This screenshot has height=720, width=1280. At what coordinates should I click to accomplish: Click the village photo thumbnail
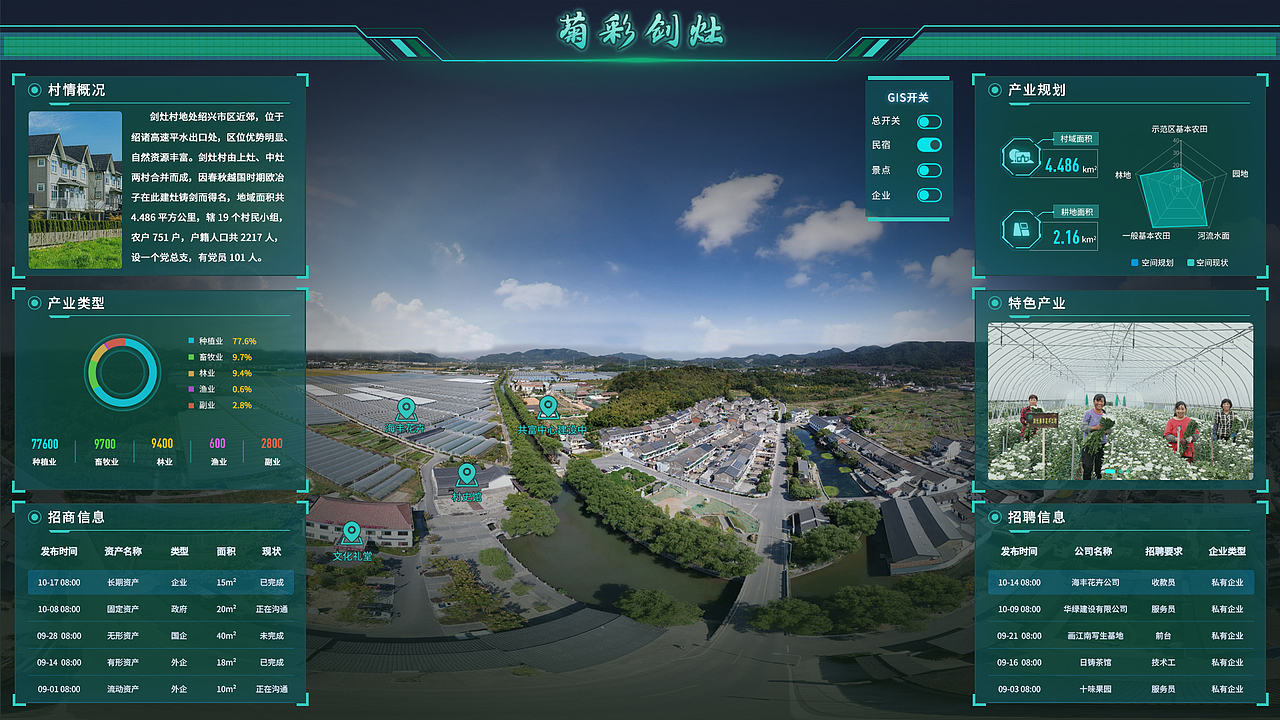tap(75, 190)
